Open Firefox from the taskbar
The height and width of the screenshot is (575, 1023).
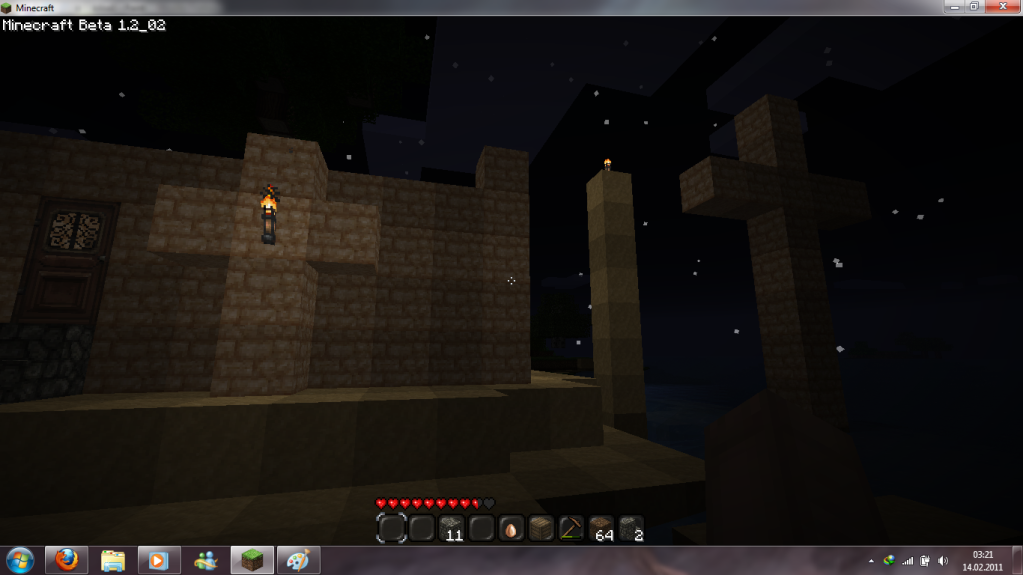pos(66,560)
